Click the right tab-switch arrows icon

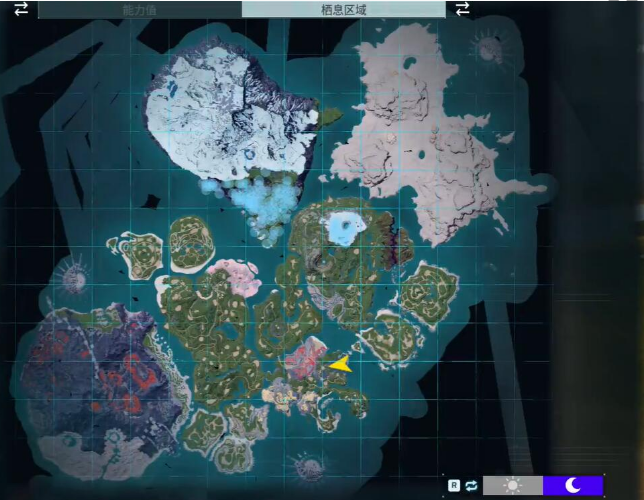pyautogui.click(x=462, y=9)
